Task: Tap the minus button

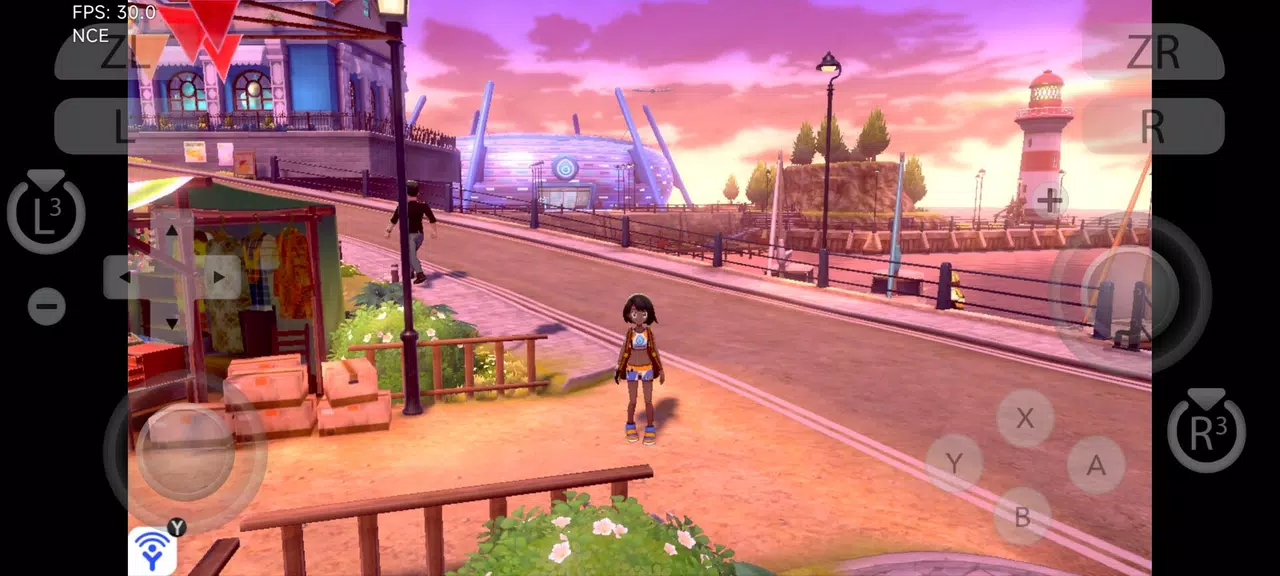Action: pyautogui.click(x=47, y=306)
